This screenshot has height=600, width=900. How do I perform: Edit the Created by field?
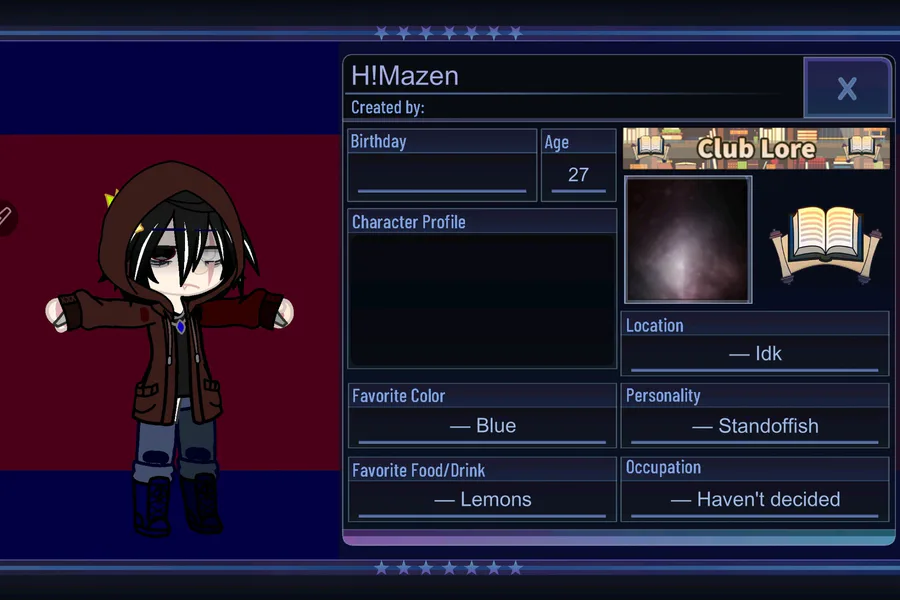pyautogui.click(x=600, y=108)
